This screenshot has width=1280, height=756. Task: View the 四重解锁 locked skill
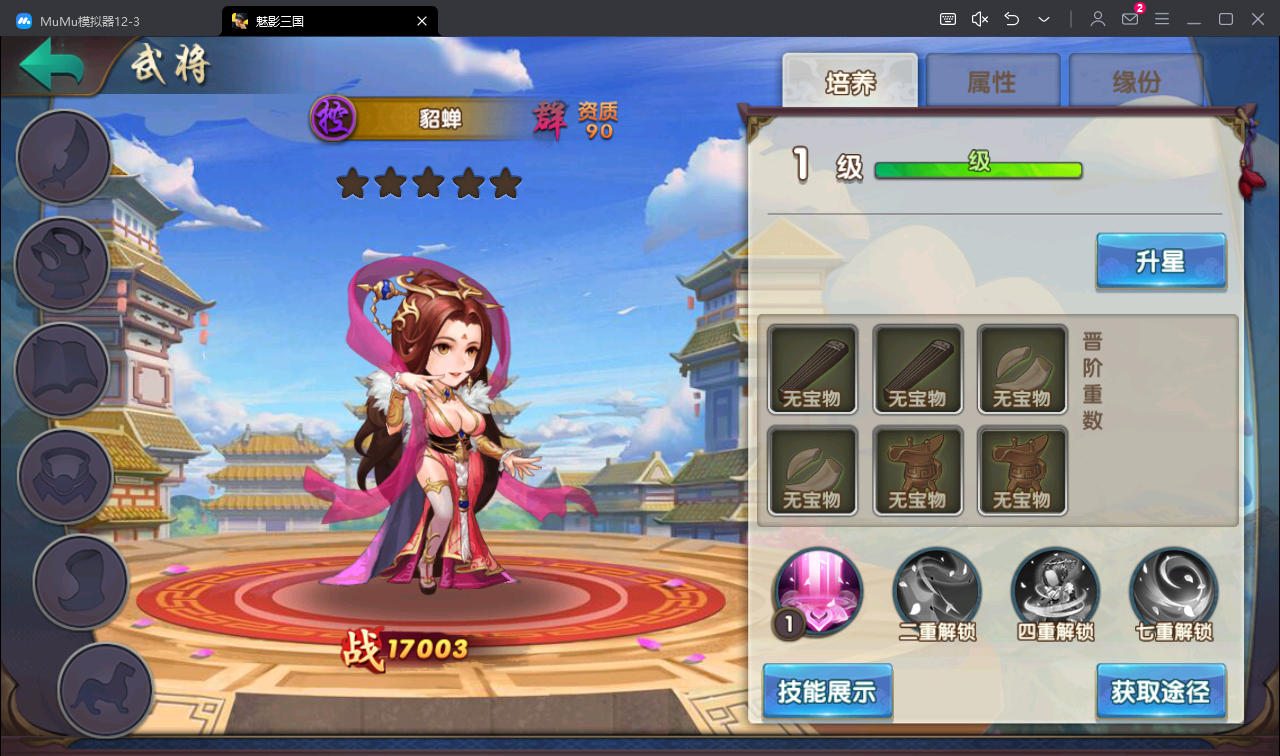pos(1055,592)
